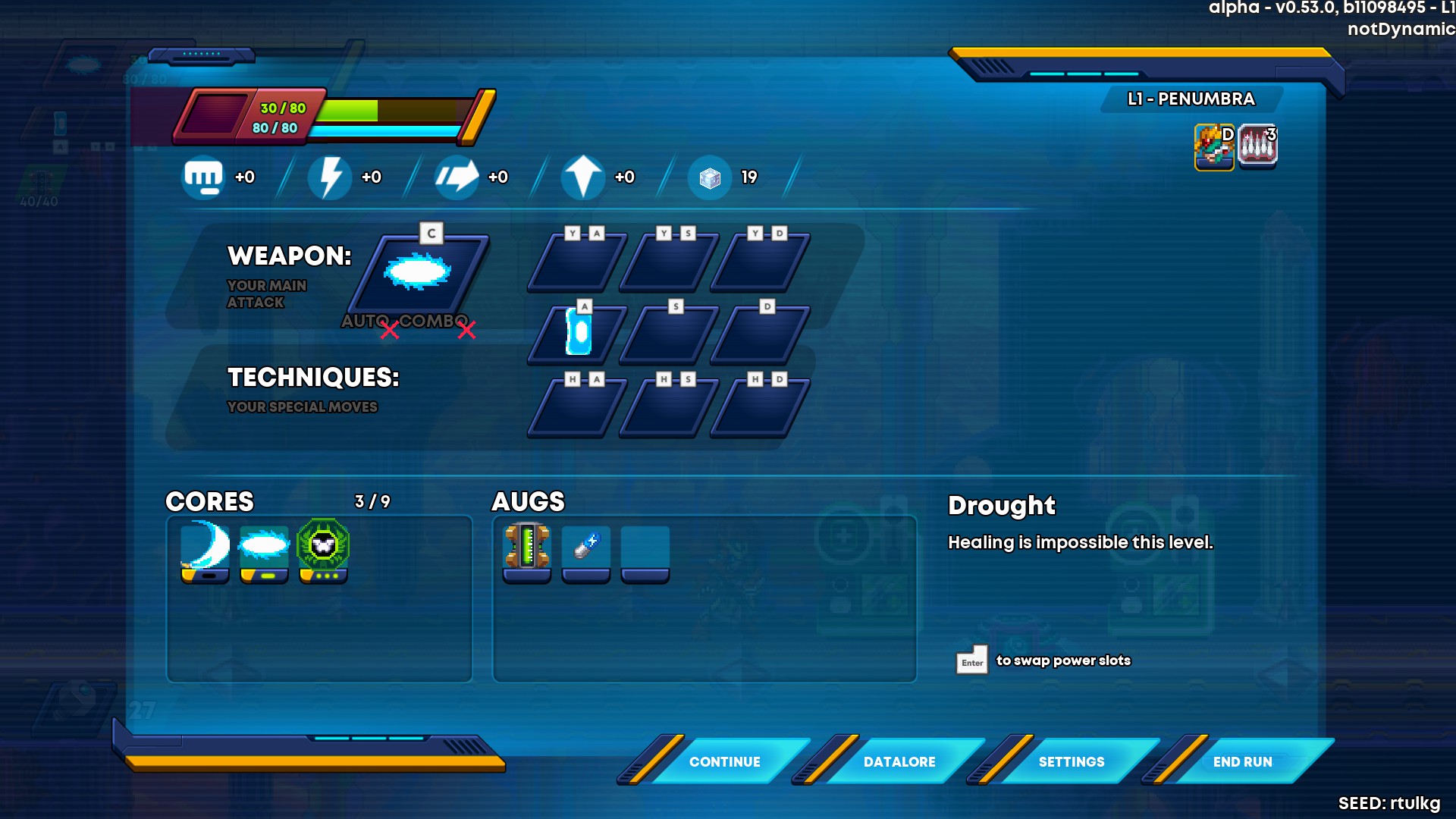Select the technique slot holding the blue capsule
This screenshot has height=819, width=1456.
(579, 332)
